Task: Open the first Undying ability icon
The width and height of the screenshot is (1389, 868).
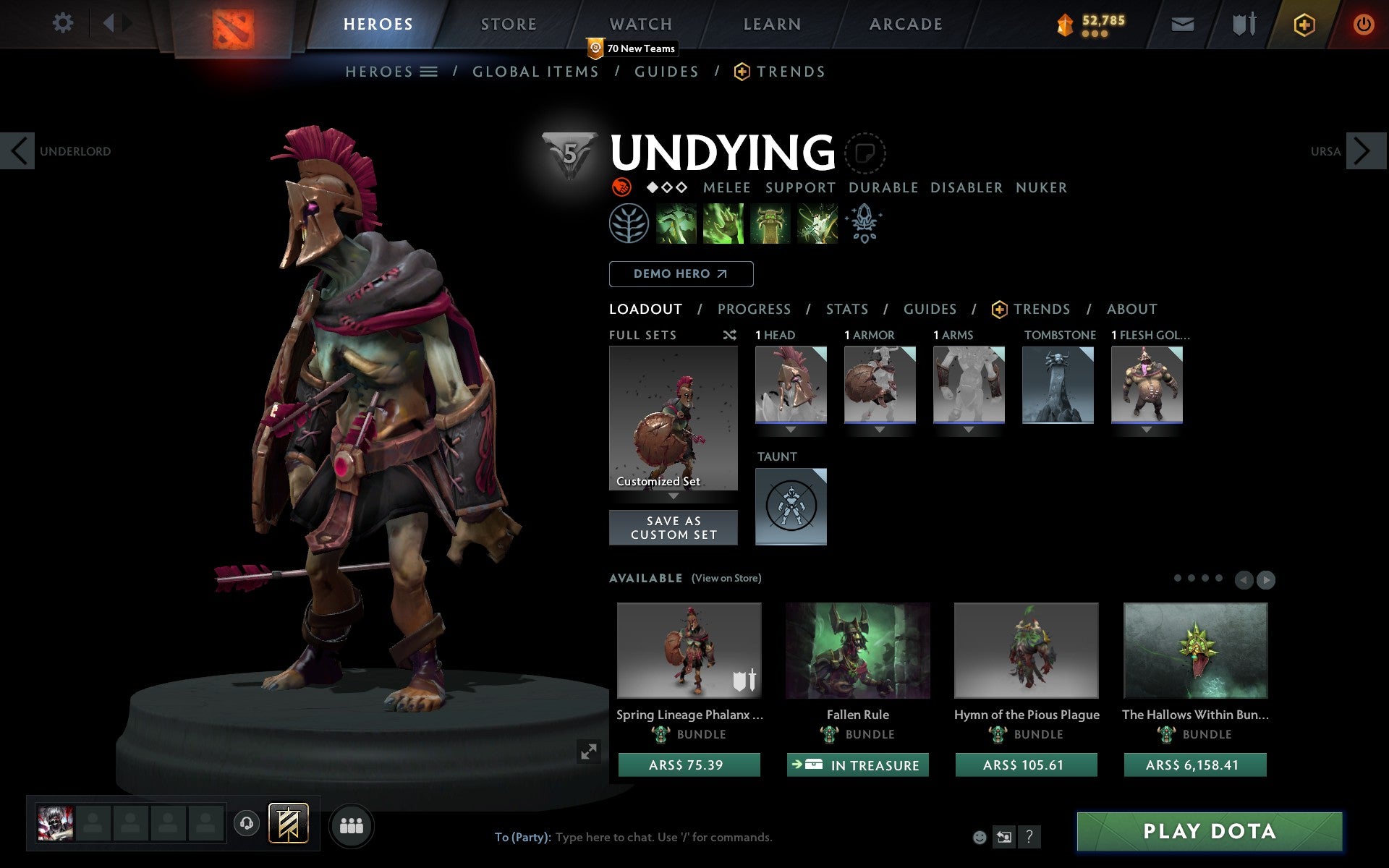Action: coord(677,223)
